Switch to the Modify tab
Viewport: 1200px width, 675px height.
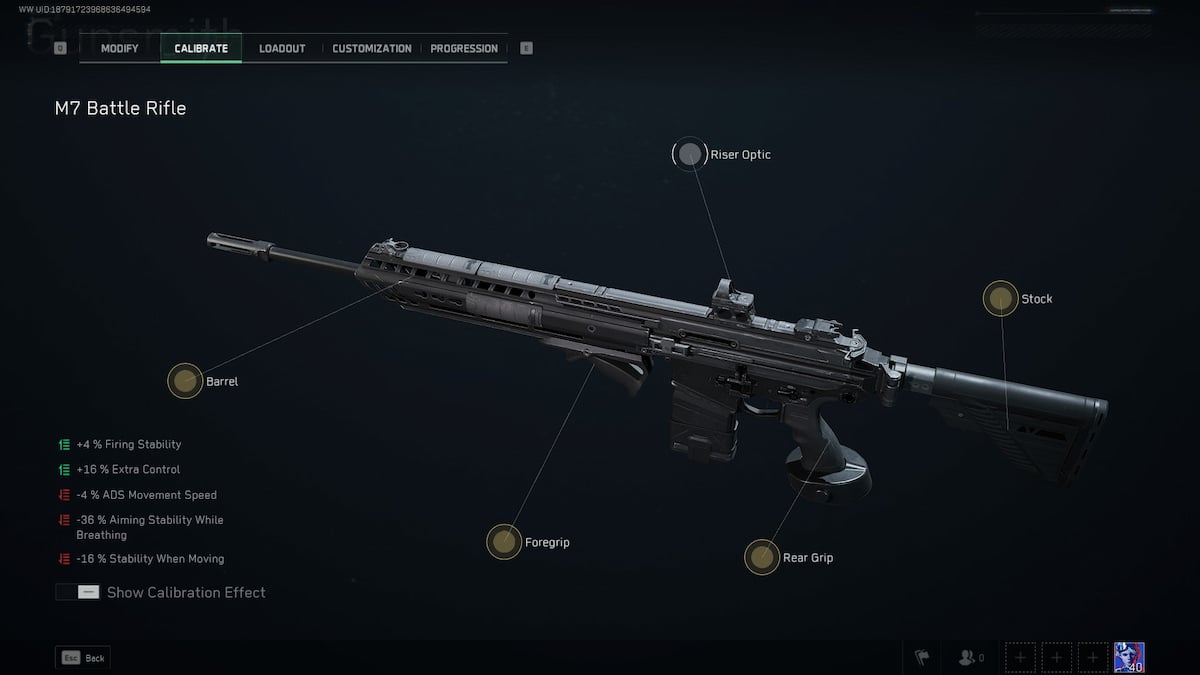[x=119, y=48]
